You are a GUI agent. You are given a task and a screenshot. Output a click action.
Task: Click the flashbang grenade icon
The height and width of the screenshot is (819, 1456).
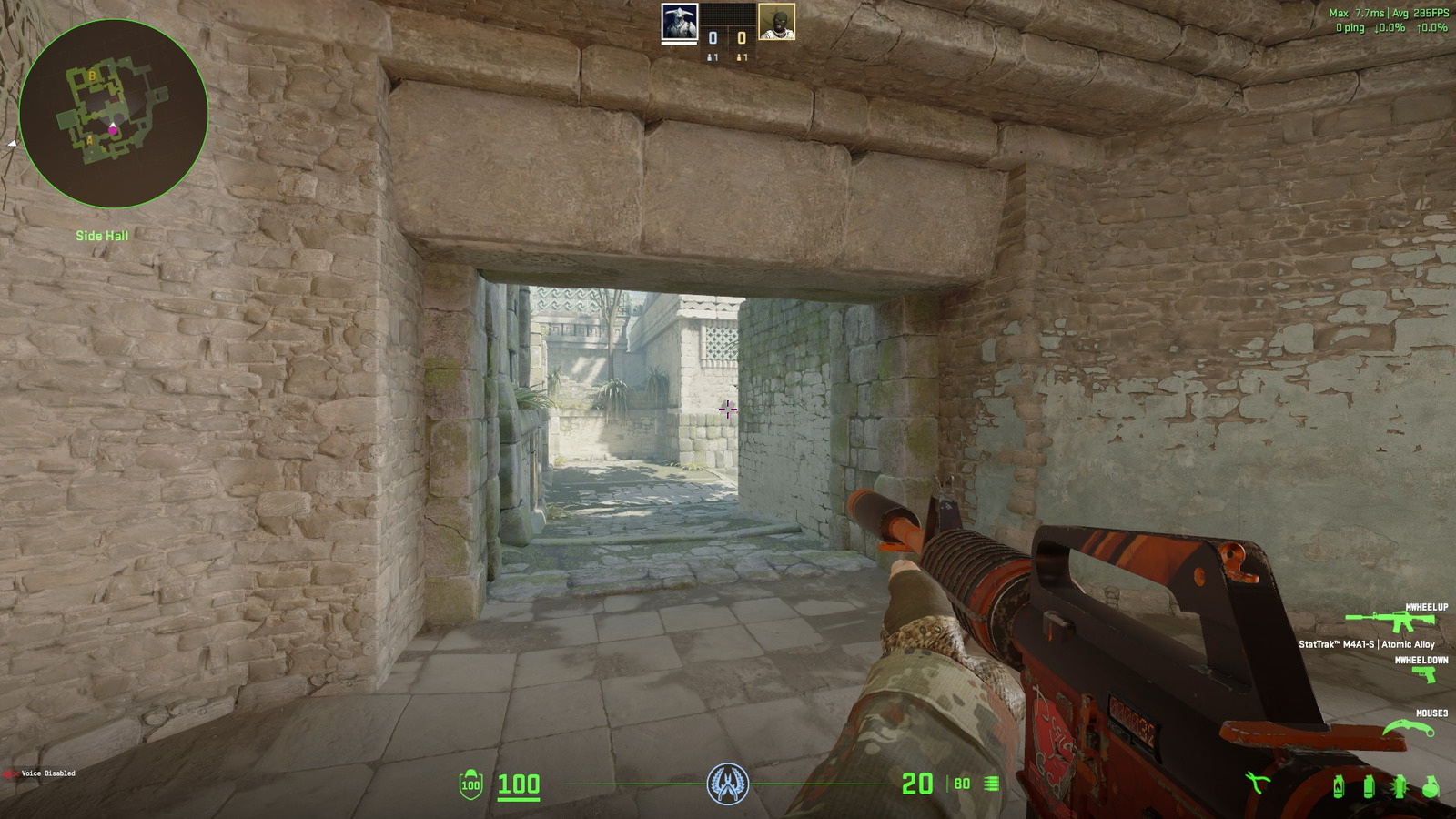(x=1400, y=787)
